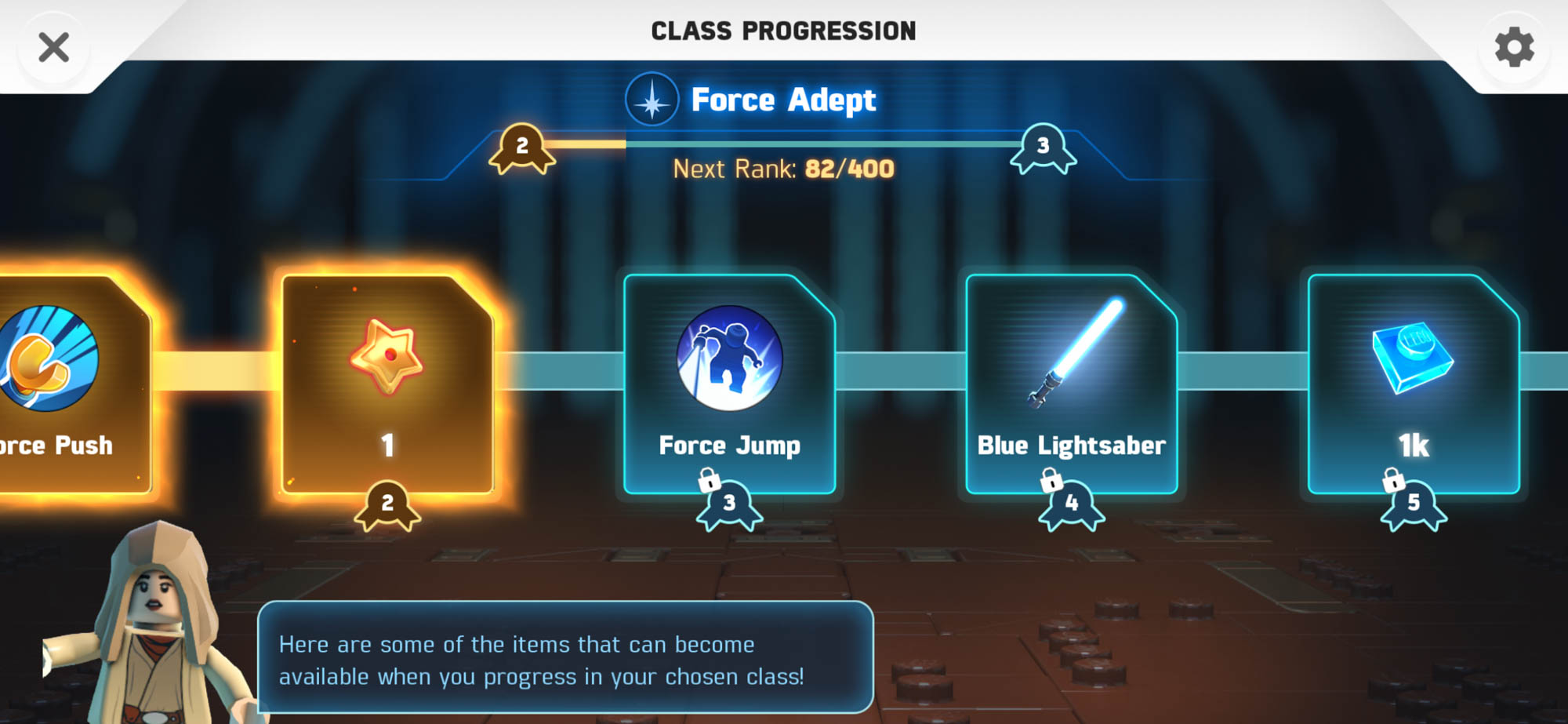Continue past the tutorial dialogue box
The image size is (1568, 724).
(x=565, y=657)
